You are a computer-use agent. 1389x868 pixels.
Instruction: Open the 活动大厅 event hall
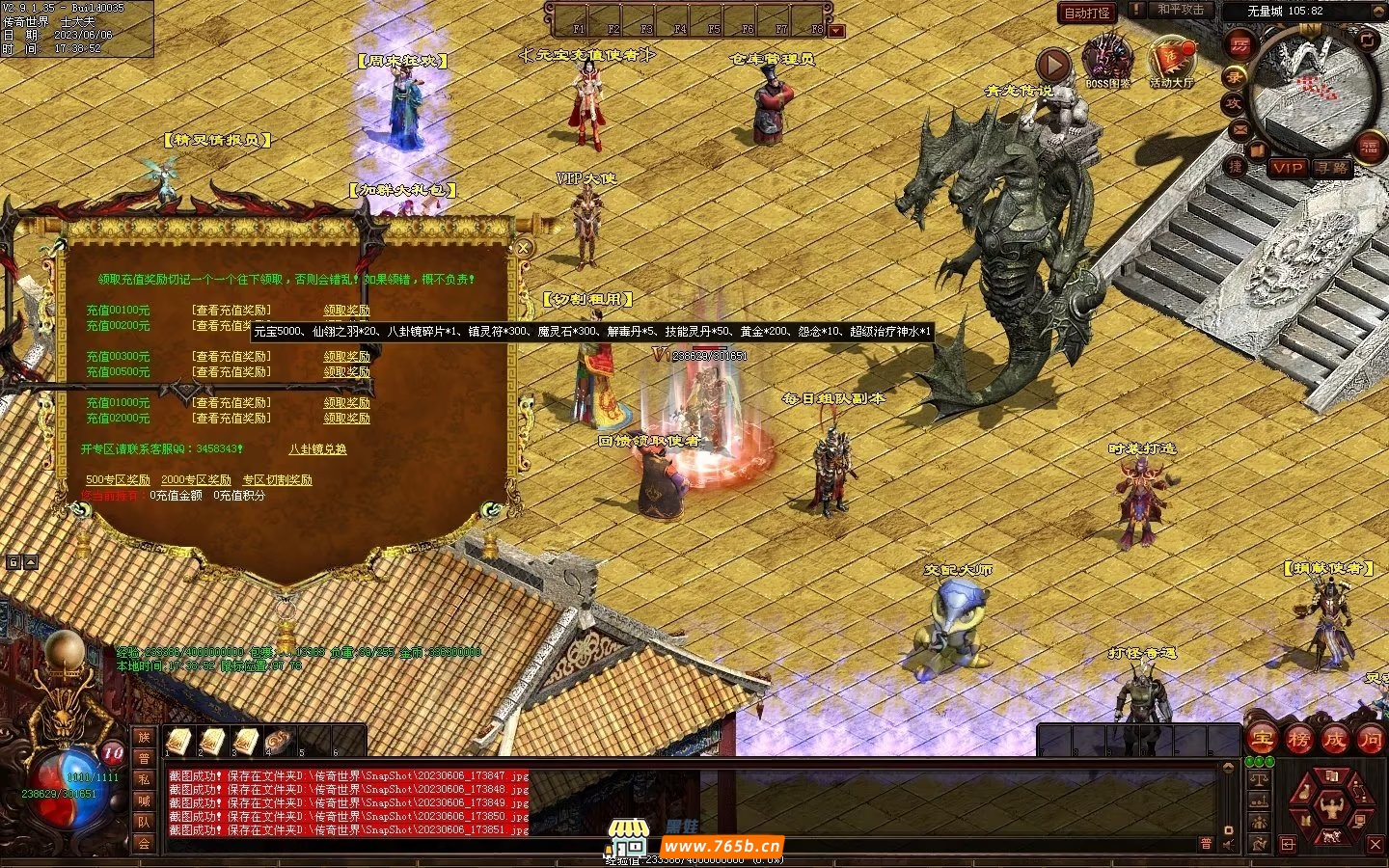pyautogui.click(x=1171, y=60)
